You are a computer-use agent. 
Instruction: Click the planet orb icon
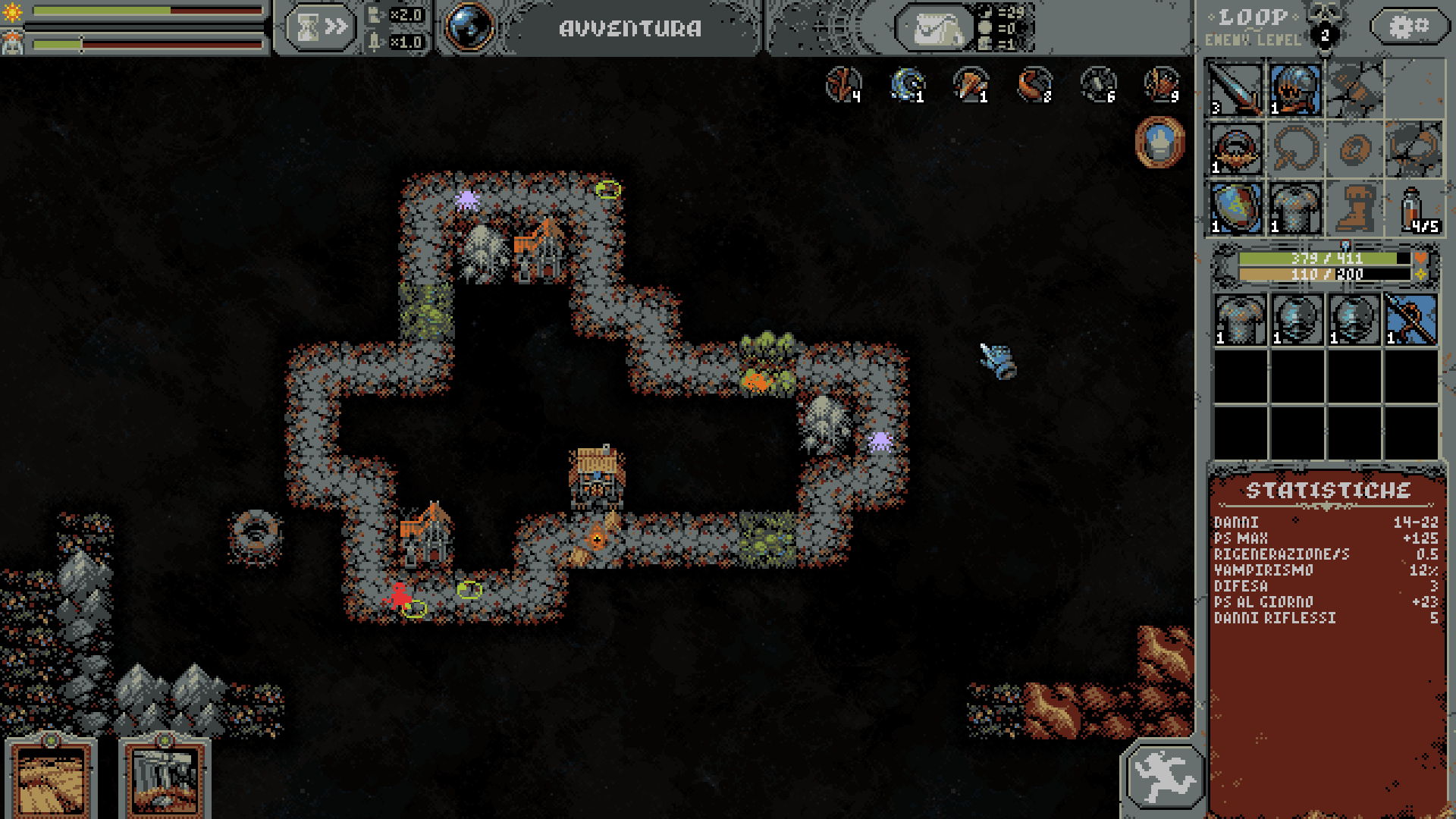click(x=468, y=27)
